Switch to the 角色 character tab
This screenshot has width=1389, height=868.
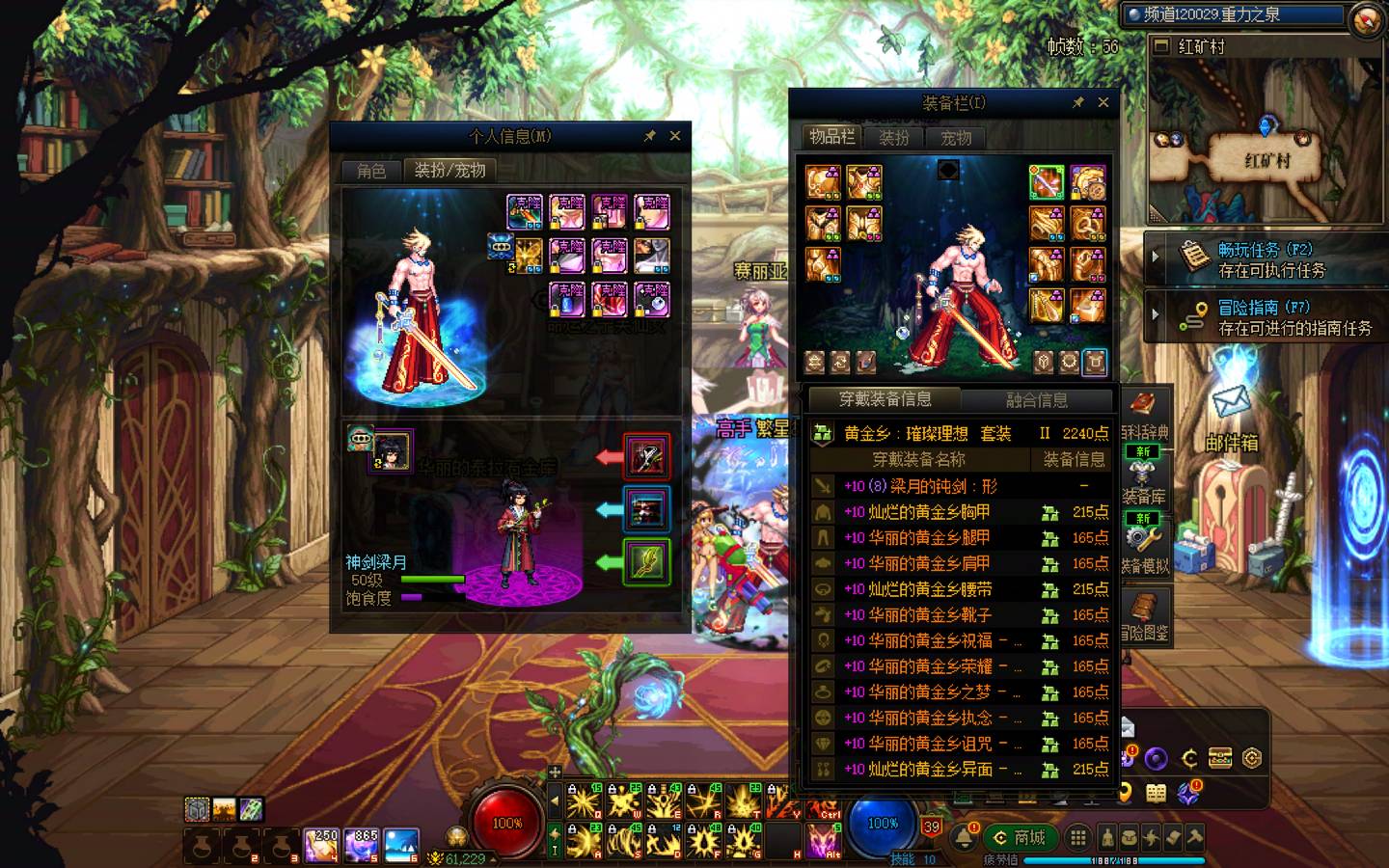[x=371, y=171]
